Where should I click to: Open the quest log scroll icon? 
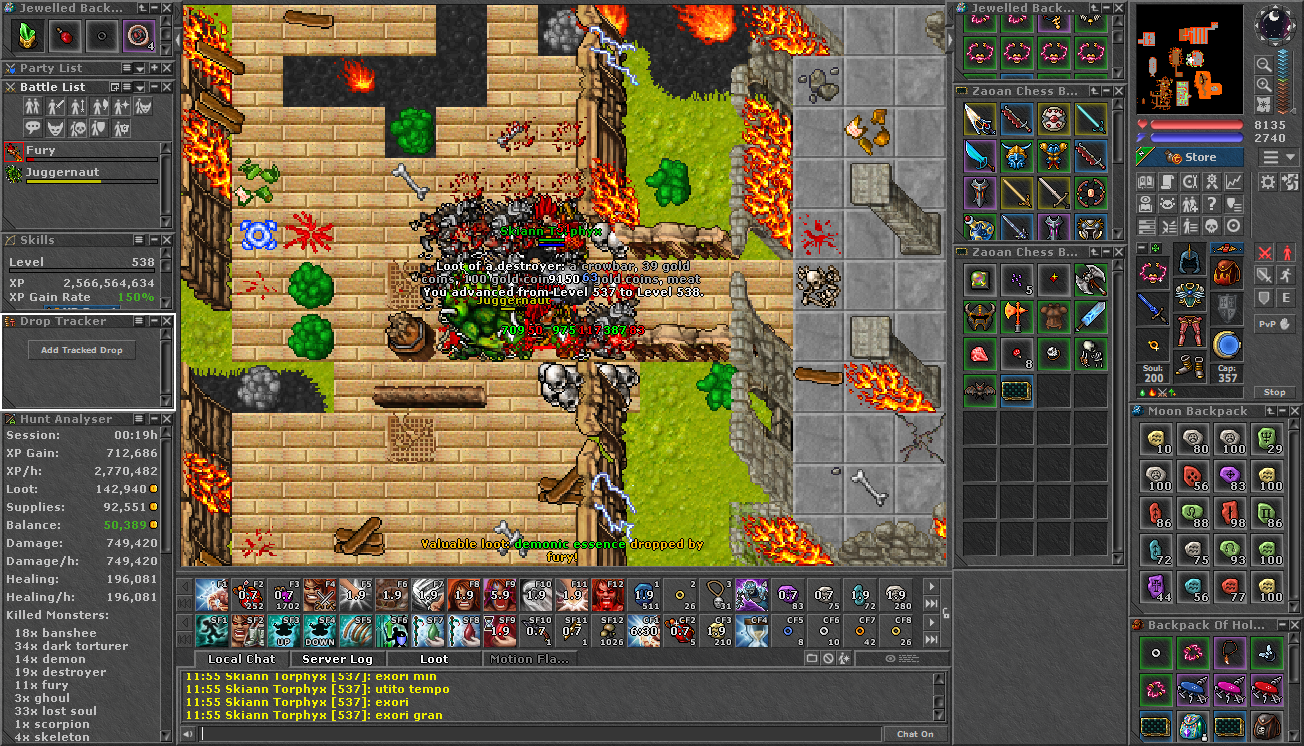[1167, 182]
